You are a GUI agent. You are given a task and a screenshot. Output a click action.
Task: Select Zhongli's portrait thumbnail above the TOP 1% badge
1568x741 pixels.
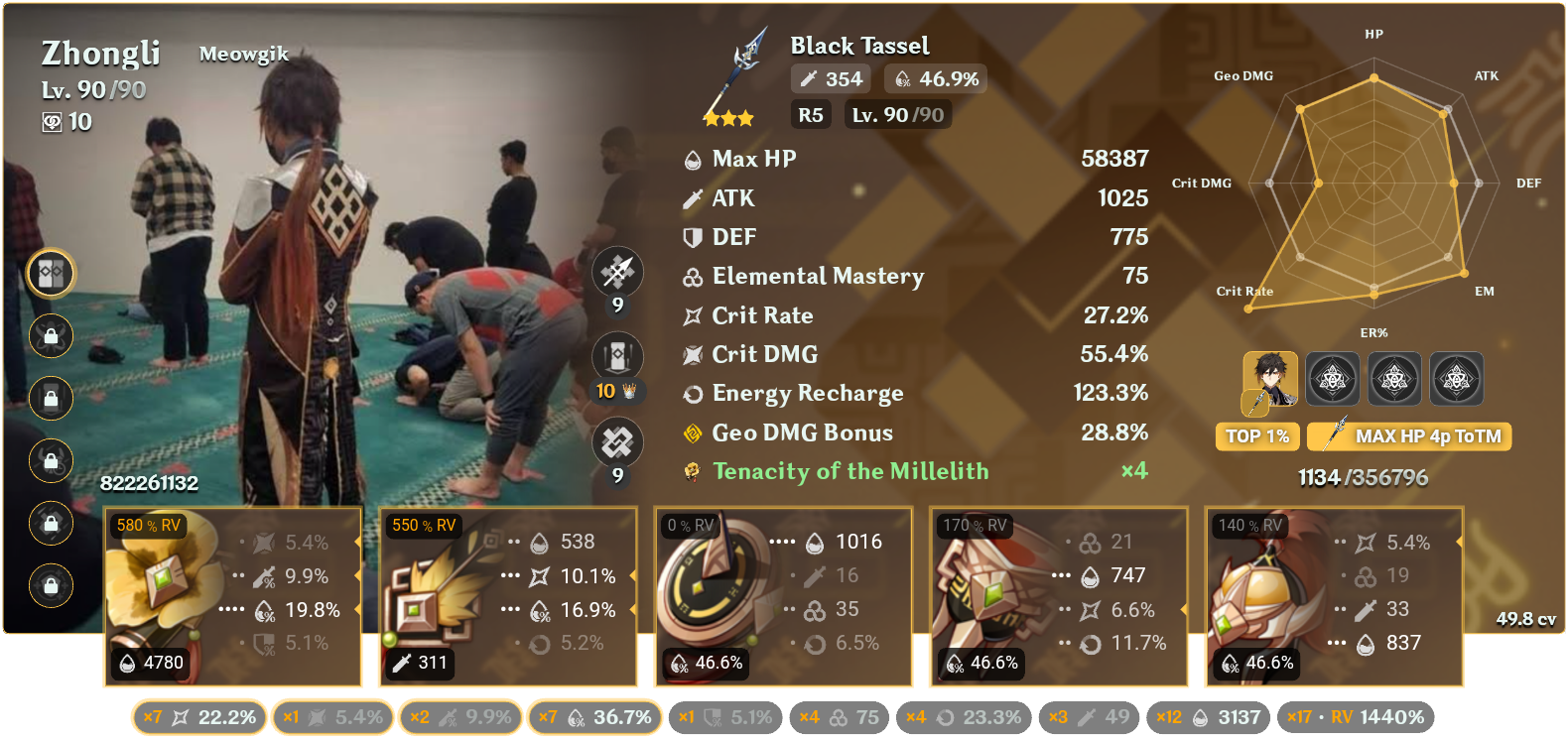1271,379
